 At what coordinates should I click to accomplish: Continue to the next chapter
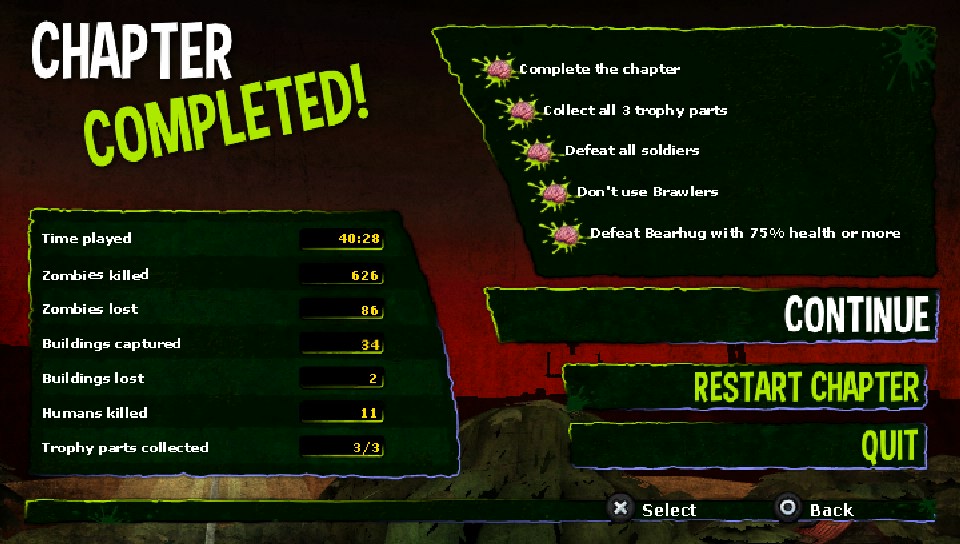pos(856,314)
